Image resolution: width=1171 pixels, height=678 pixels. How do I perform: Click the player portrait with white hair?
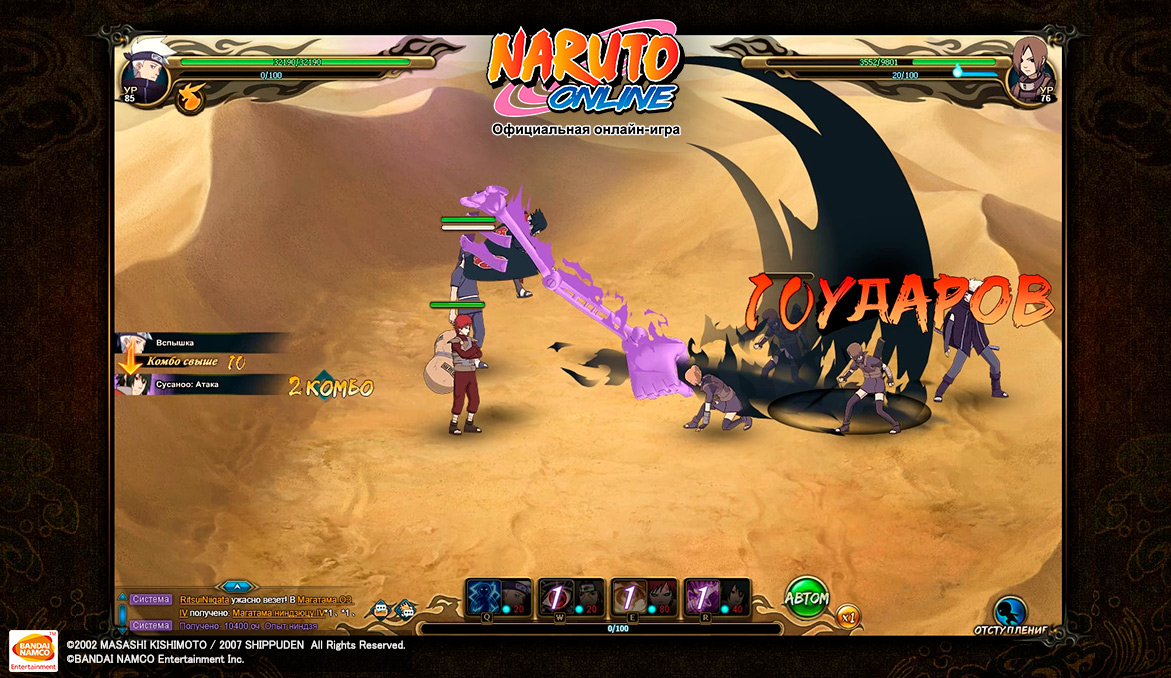coord(143,68)
